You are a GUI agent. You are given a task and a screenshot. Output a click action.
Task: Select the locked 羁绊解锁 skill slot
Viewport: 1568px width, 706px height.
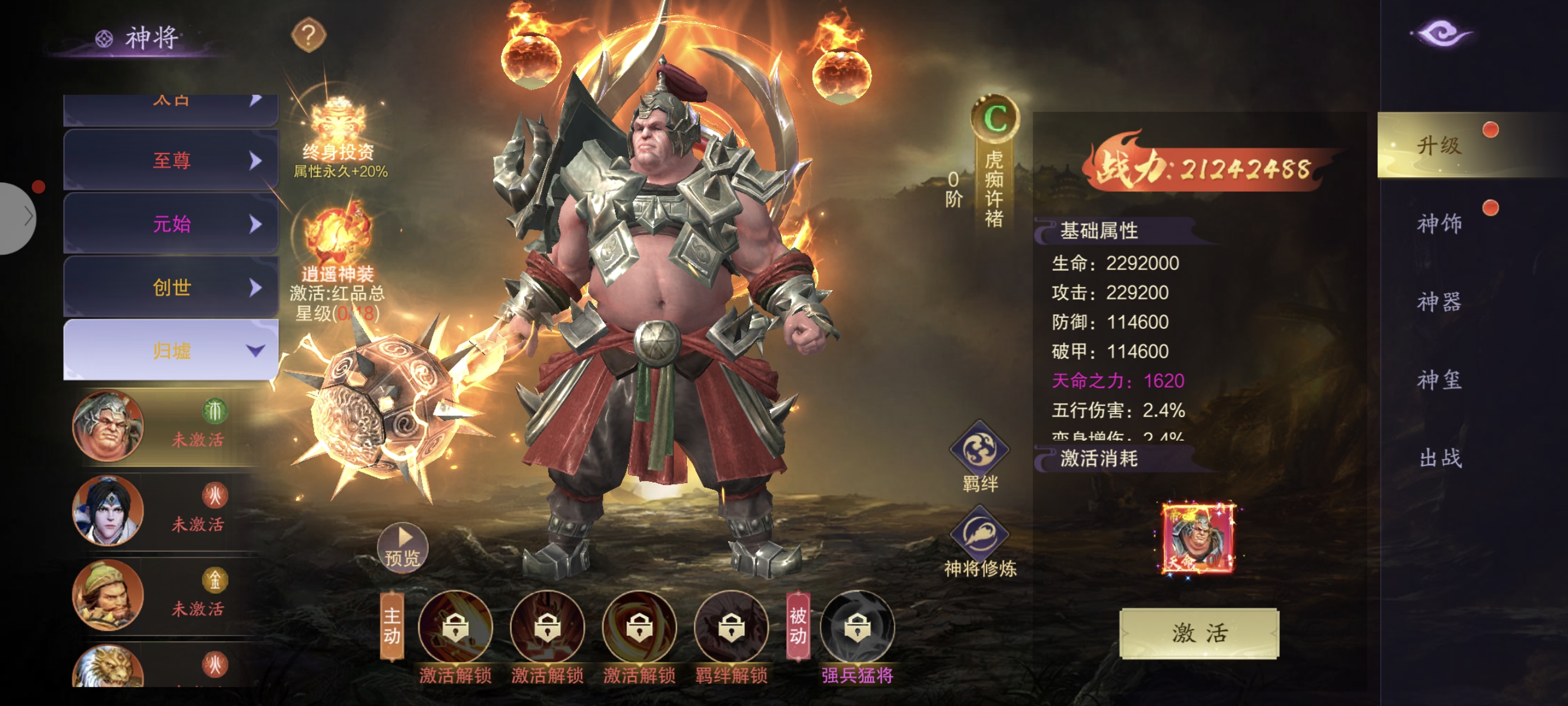coord(731,627)
